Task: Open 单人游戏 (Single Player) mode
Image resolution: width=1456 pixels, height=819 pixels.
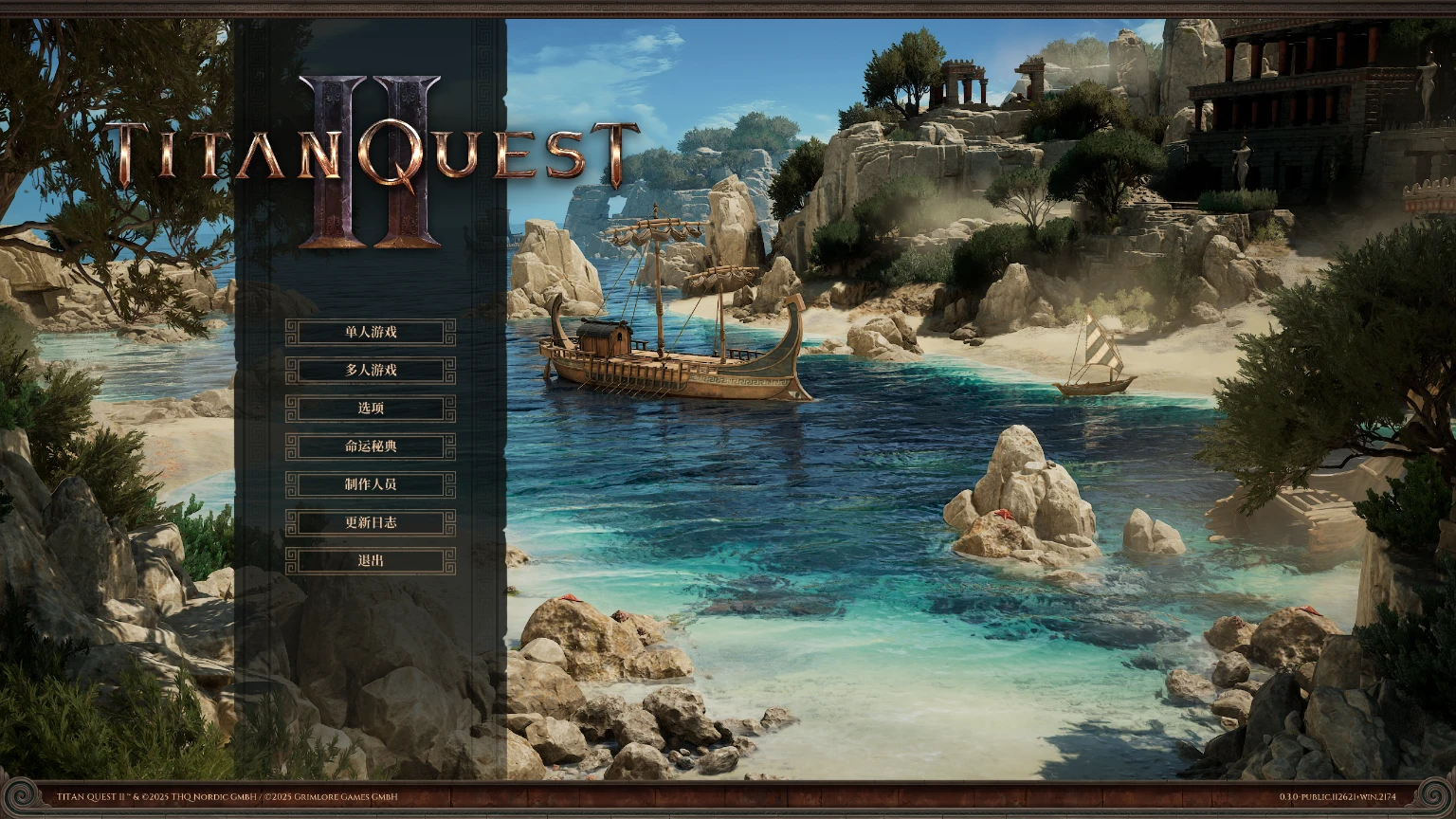Action: pyautogui.click(x=370, y=333)
